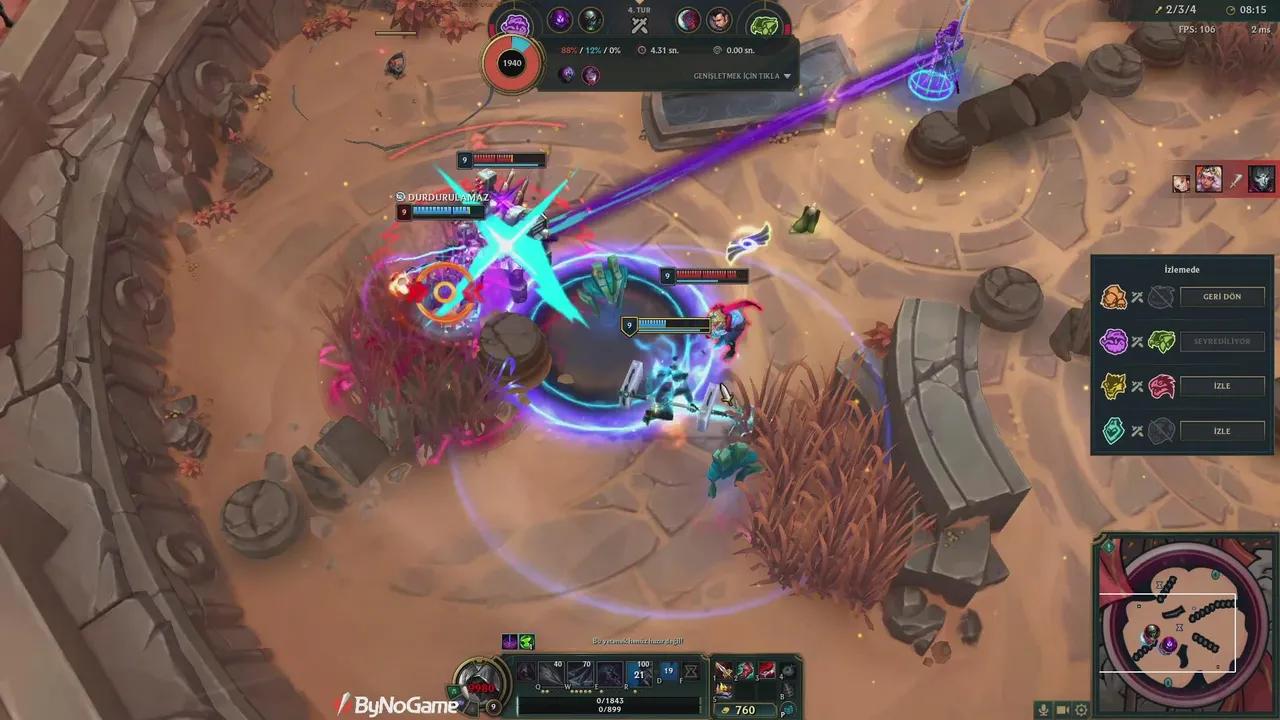Click the experience bar showing 0/1843
Image resolution: width=1280 pixels, height=720 pixels.
click(x=611, y=701)
